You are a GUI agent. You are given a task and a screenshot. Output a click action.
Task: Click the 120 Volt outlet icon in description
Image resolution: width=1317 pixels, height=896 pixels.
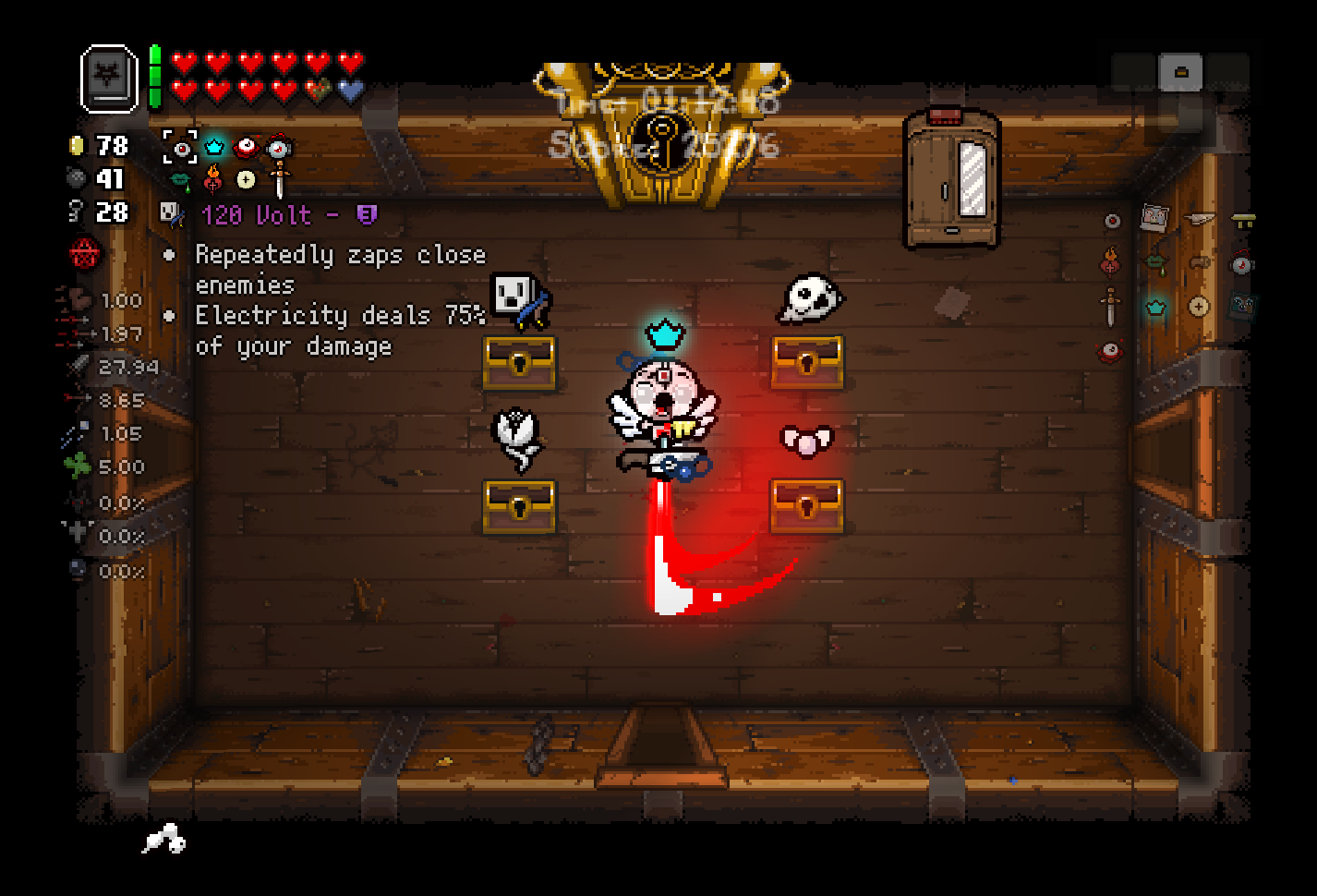(x=172, y=214)
